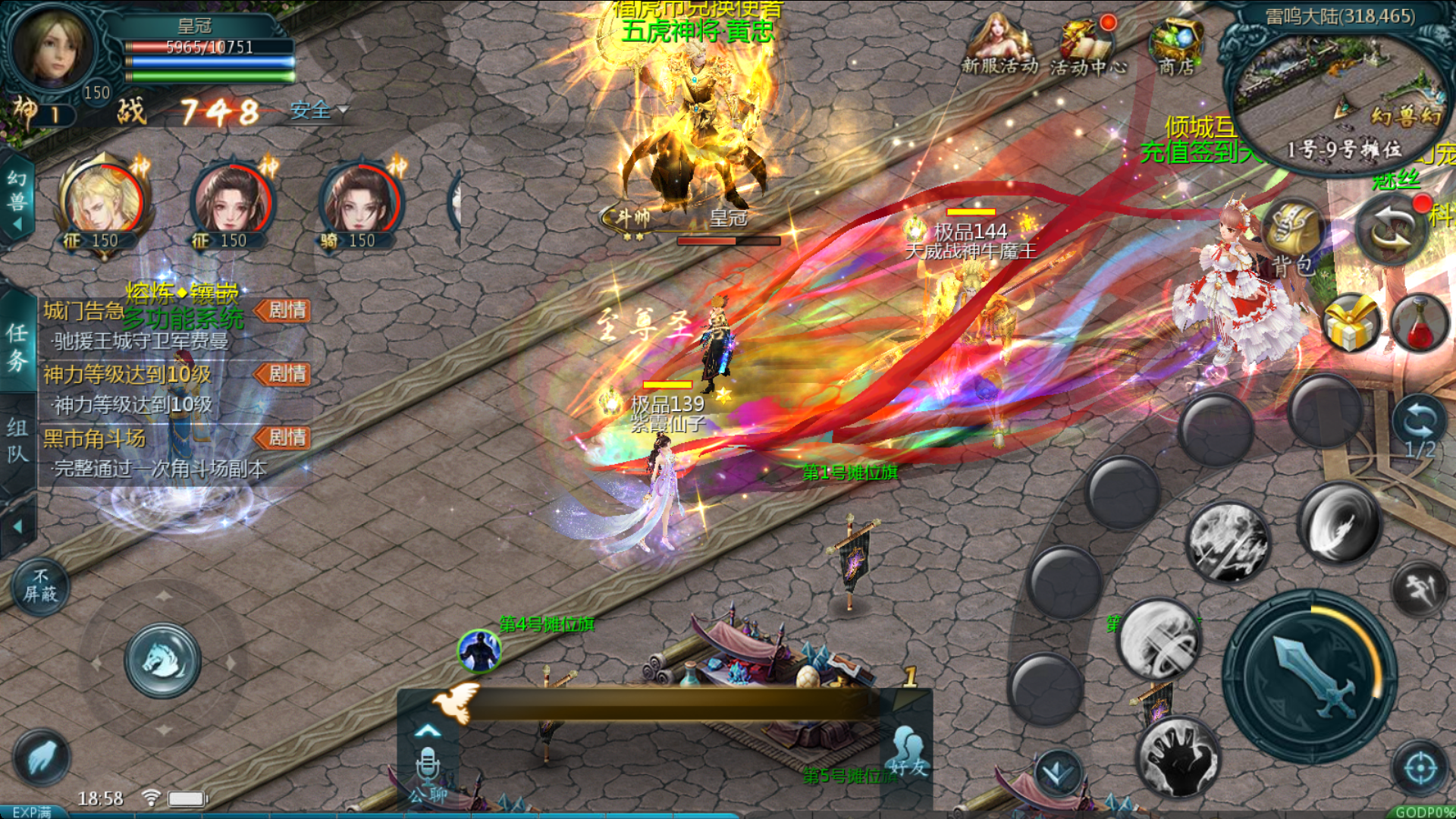
Task: Toggle the 不屏蔽 shielding button
Action: point(40,586)
